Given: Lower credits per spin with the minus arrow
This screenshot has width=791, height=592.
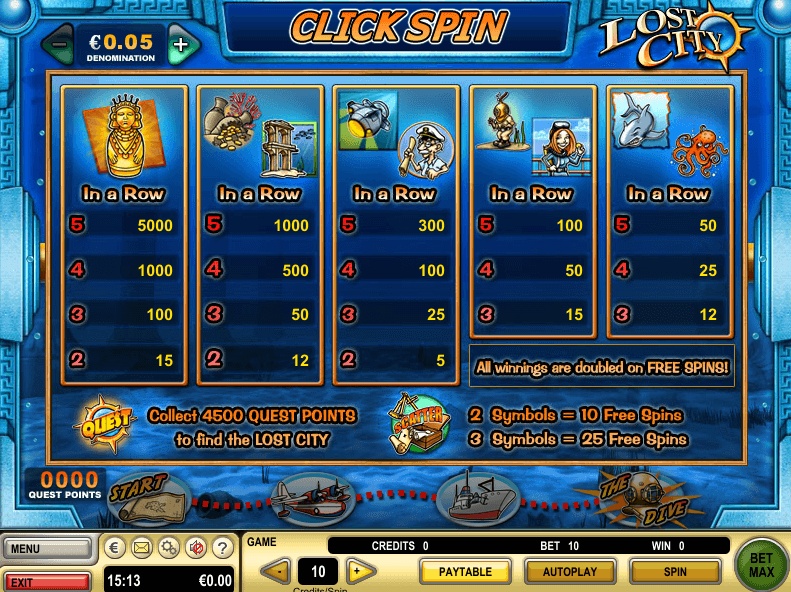Looking at the screenshot, I should (x=276, y=572).
